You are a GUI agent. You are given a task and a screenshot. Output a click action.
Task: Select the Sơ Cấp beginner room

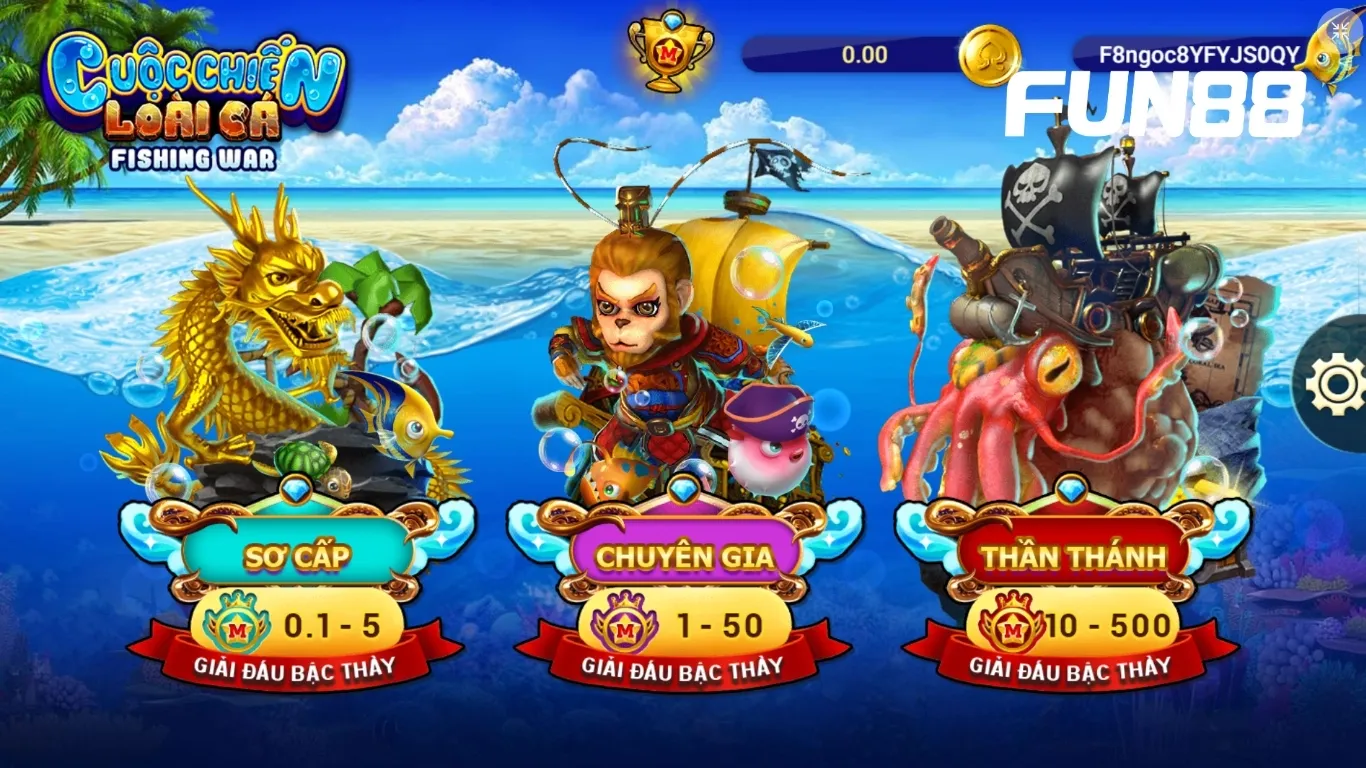298,554
